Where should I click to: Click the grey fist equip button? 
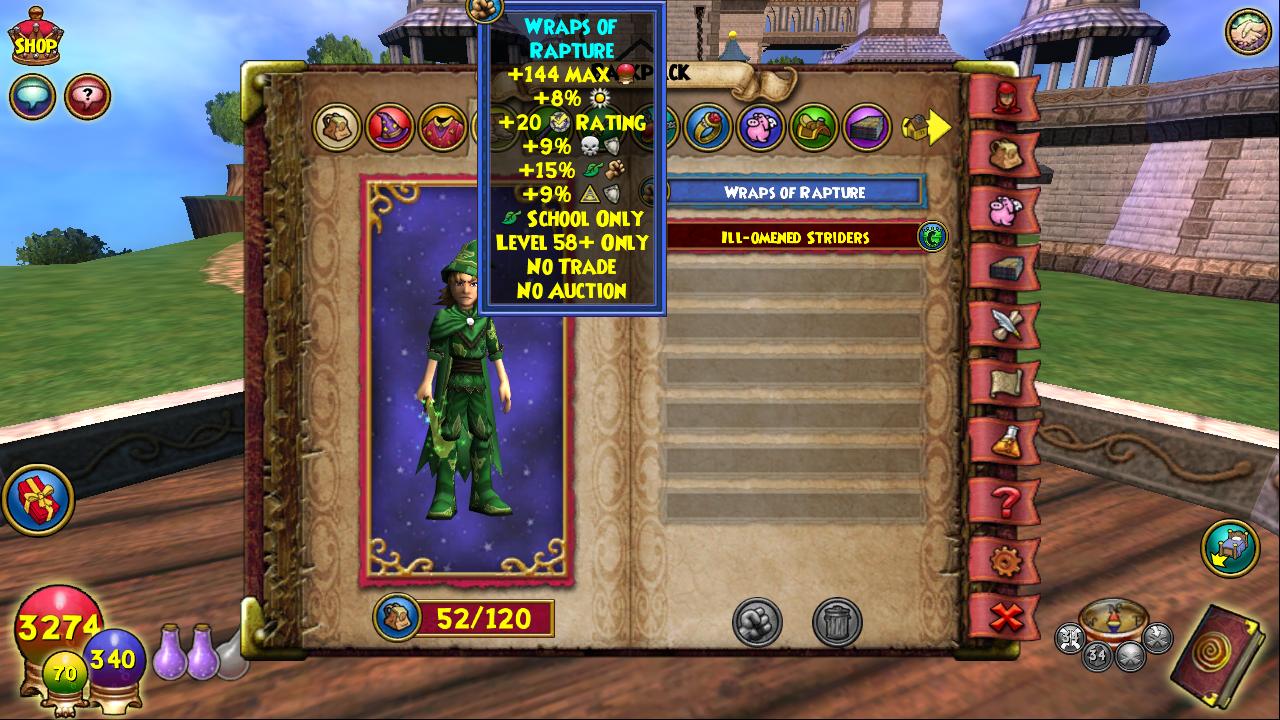pyautogui.click(x=757, y=622)
